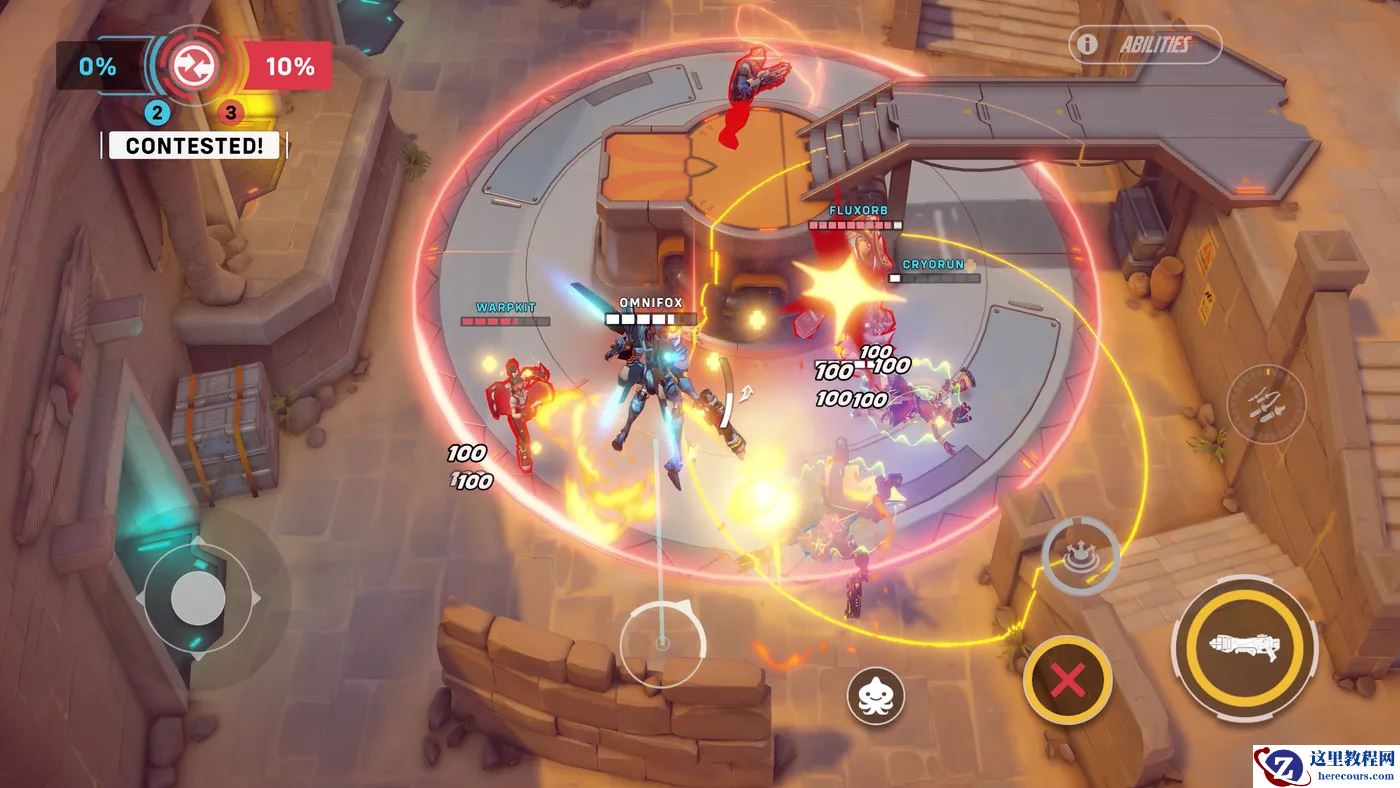Tap the virtual movement joystick

point(198,599)
